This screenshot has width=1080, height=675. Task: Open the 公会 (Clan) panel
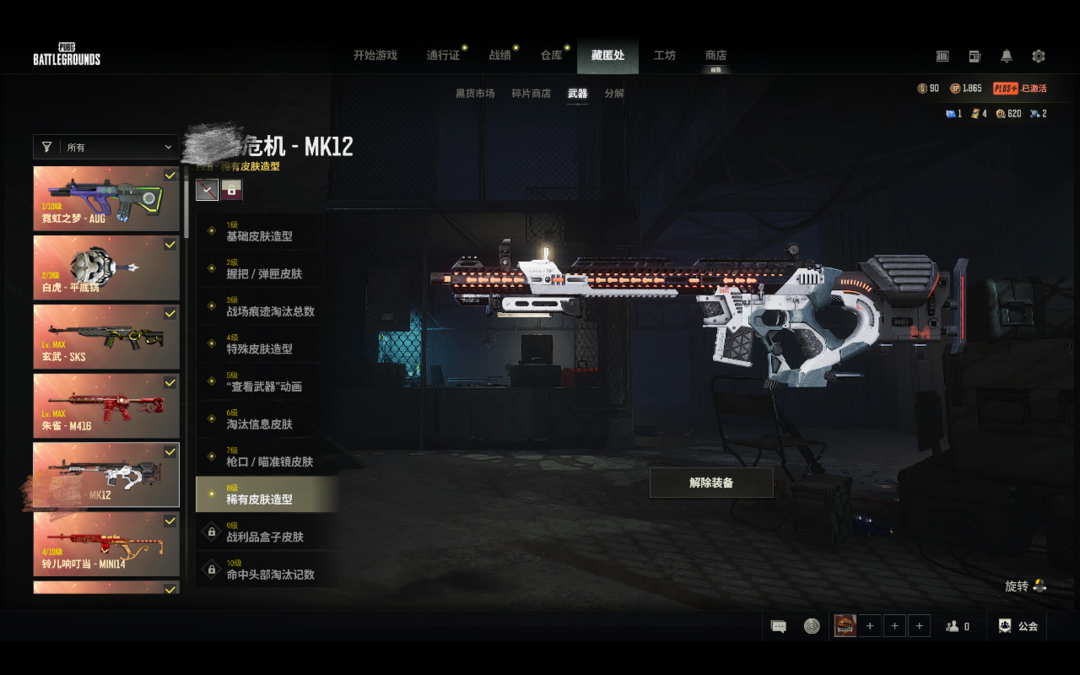(x=1019, y=626)
